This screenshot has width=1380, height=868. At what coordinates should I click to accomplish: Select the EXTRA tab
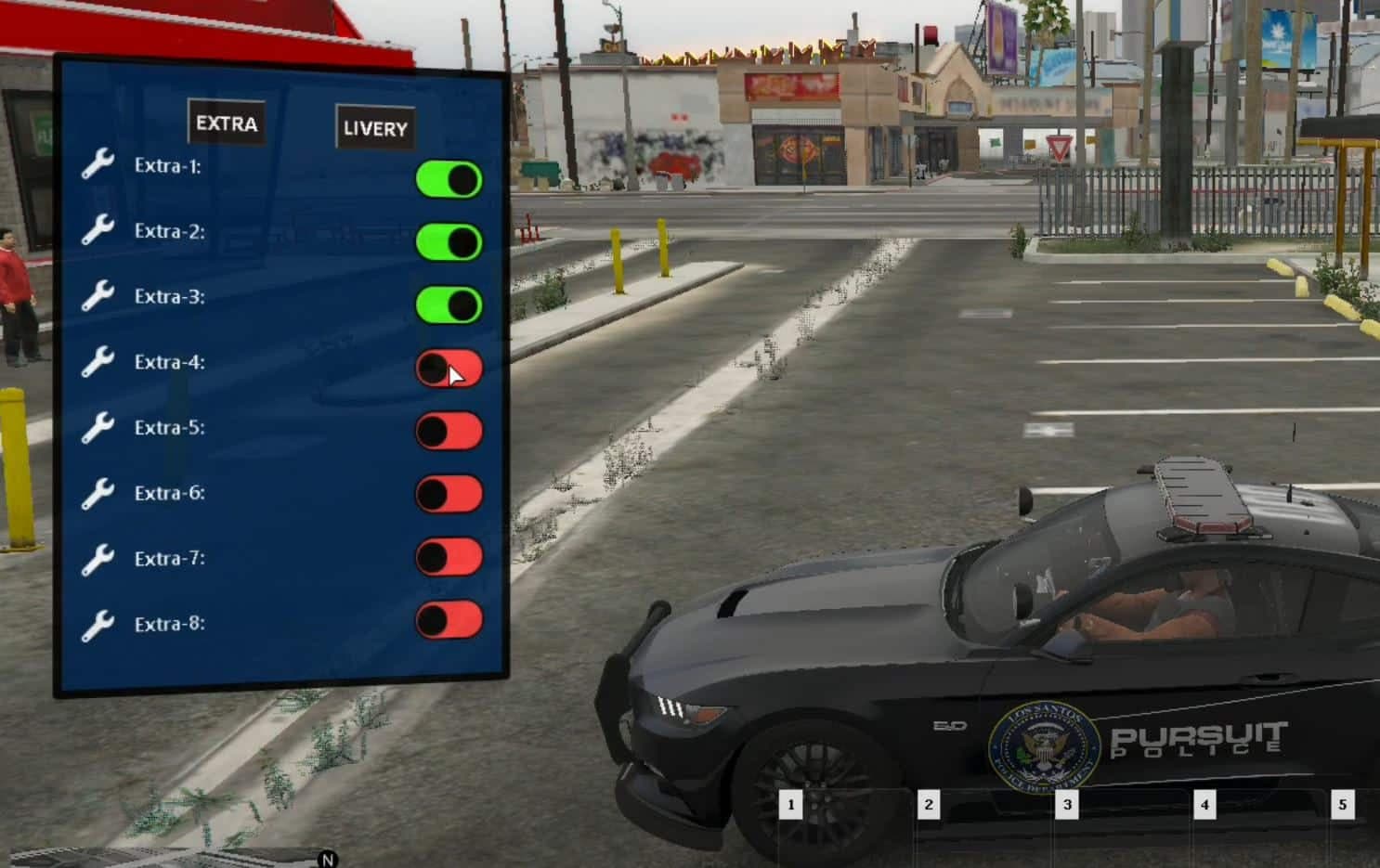[x=226, y=121]
